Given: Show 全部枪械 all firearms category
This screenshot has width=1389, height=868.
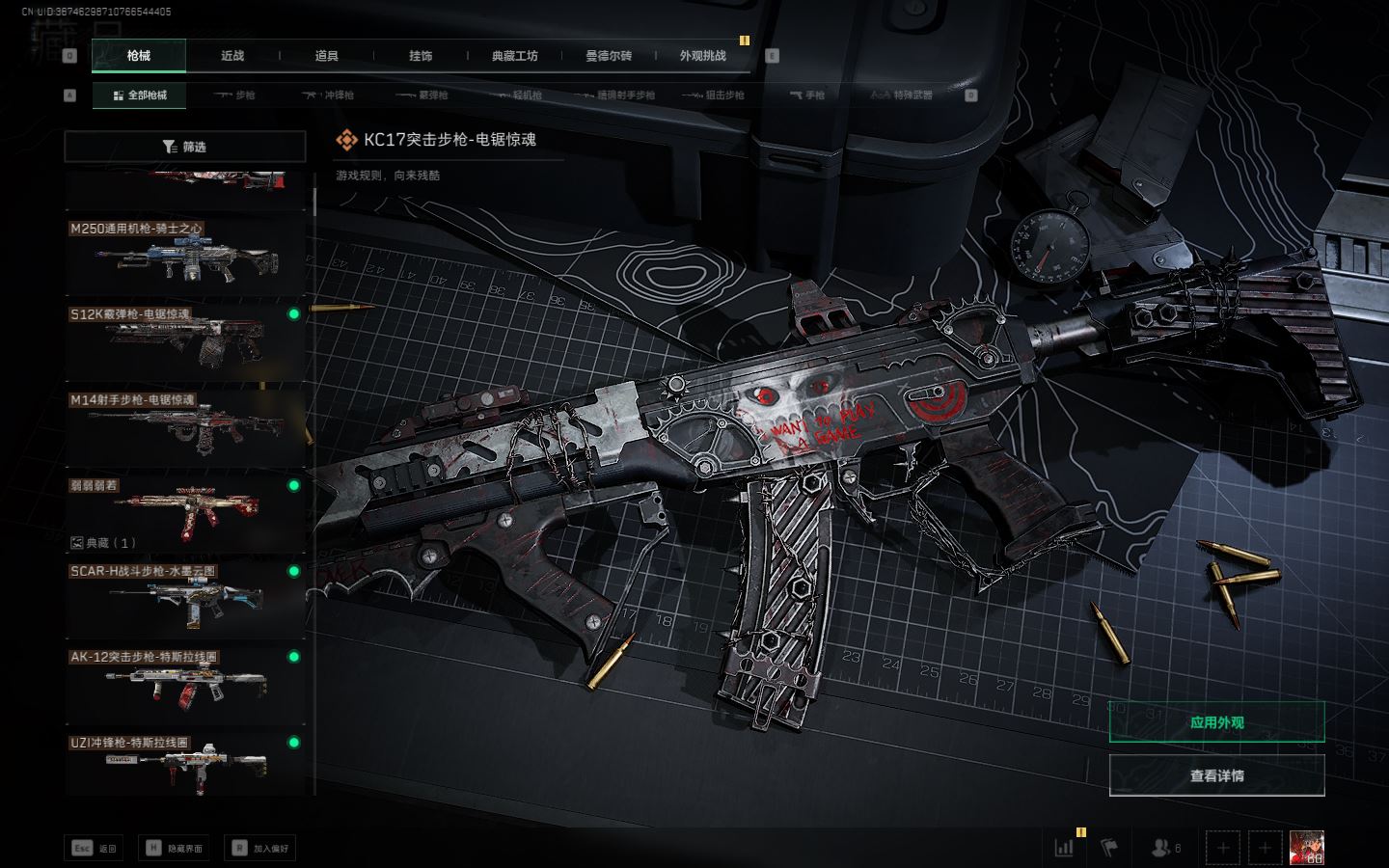Looking at the screenshot, I should coord(140,95).
